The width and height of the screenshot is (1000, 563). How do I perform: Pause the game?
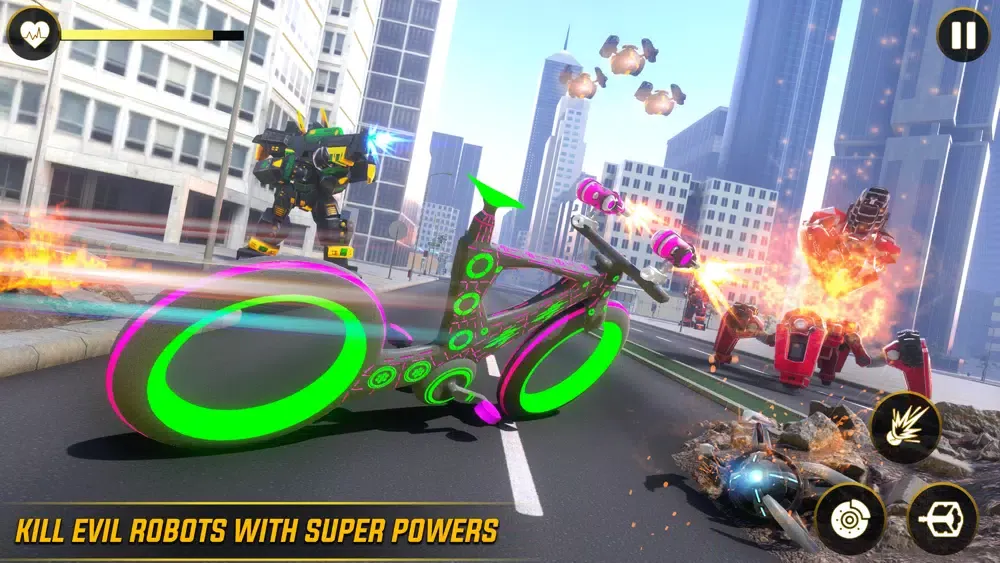(x=963, y=35)
